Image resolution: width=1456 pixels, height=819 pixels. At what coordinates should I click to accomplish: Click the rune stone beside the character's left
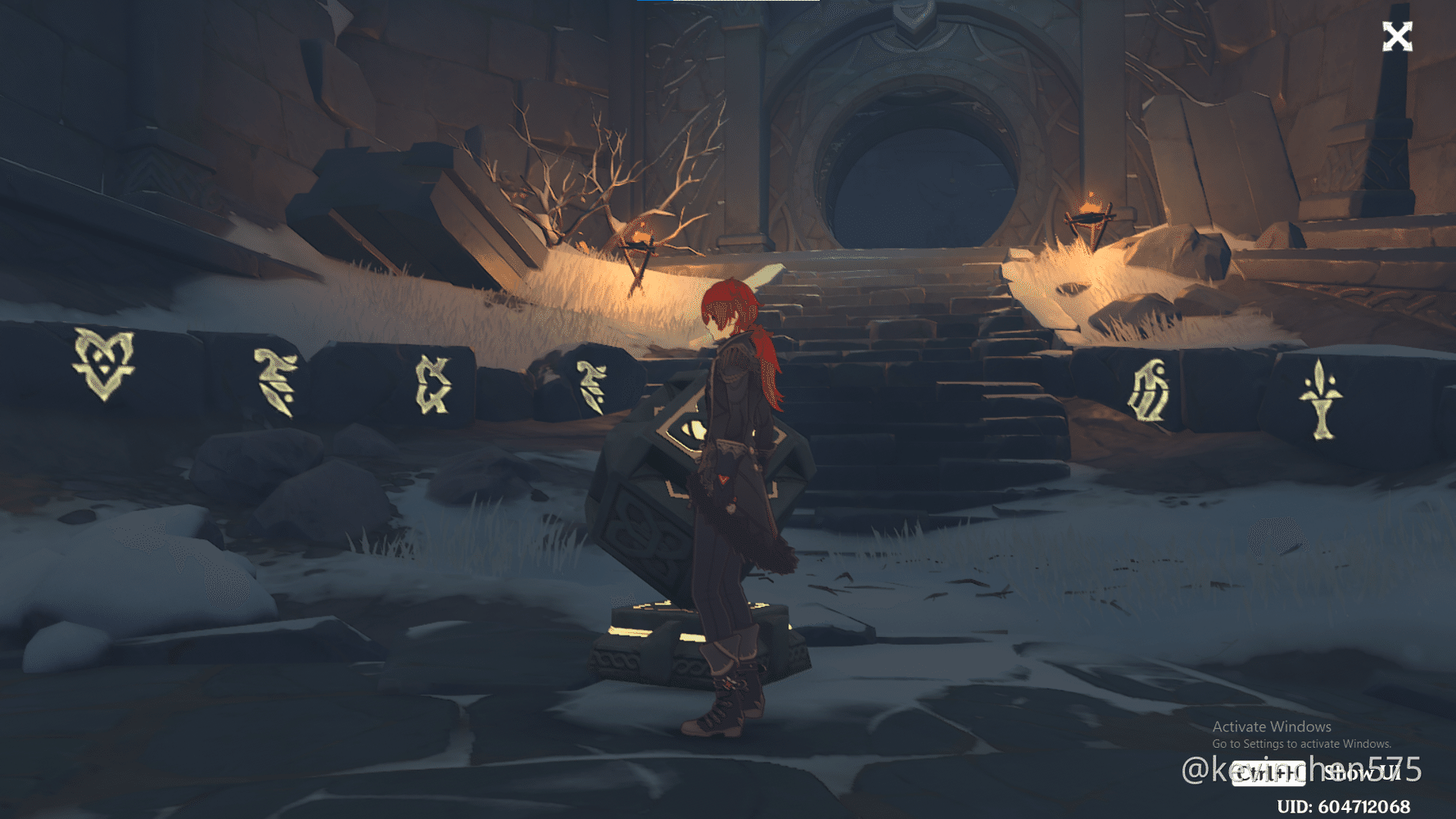[592, 385]
